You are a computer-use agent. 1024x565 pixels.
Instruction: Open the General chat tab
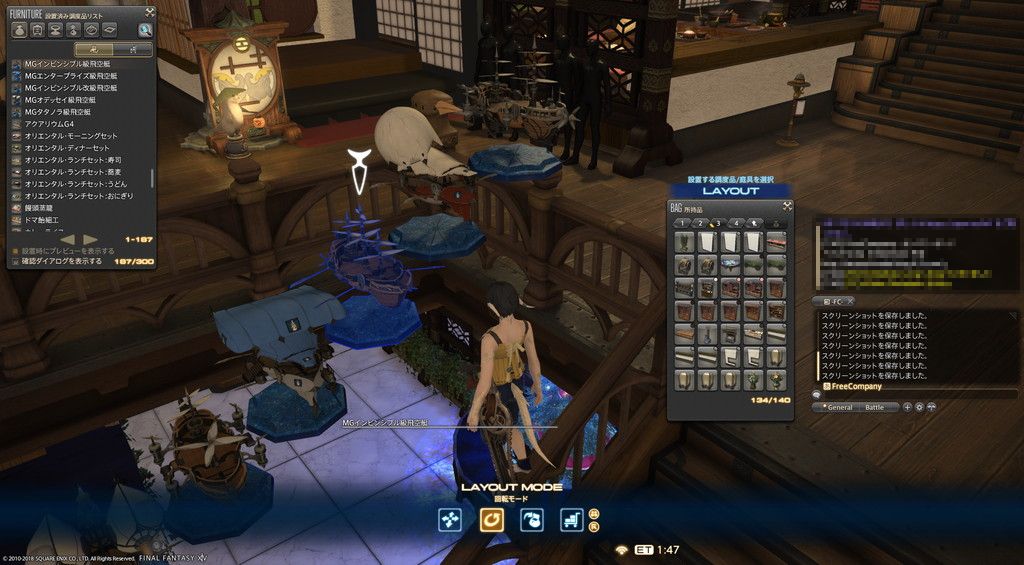click(x=839, y=408)
